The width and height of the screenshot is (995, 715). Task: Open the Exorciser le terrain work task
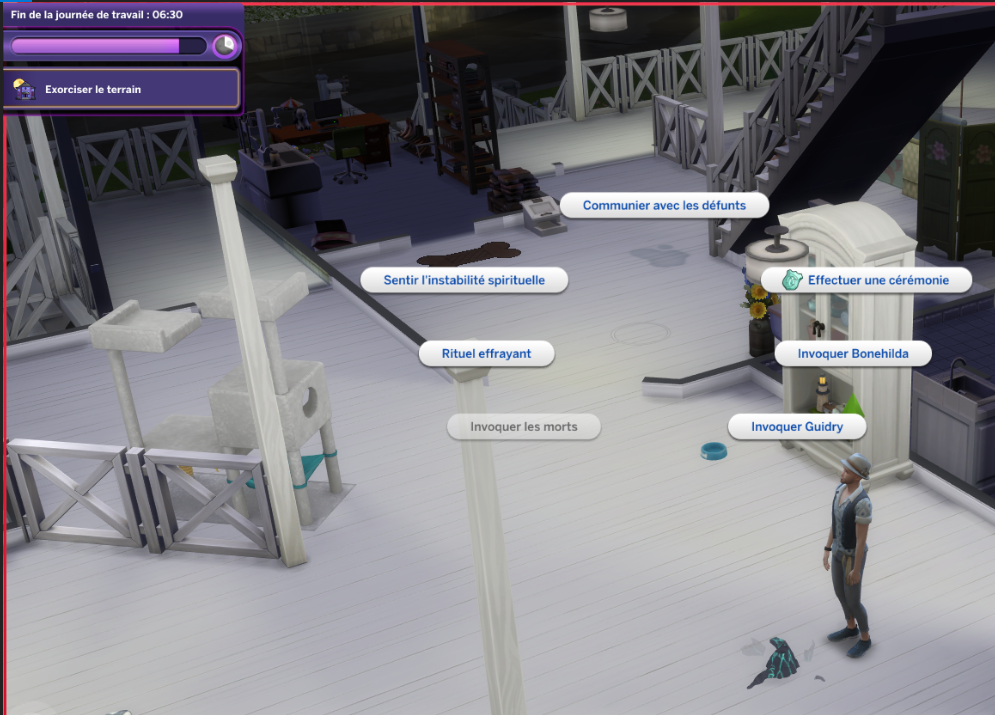tap(122, 89)
